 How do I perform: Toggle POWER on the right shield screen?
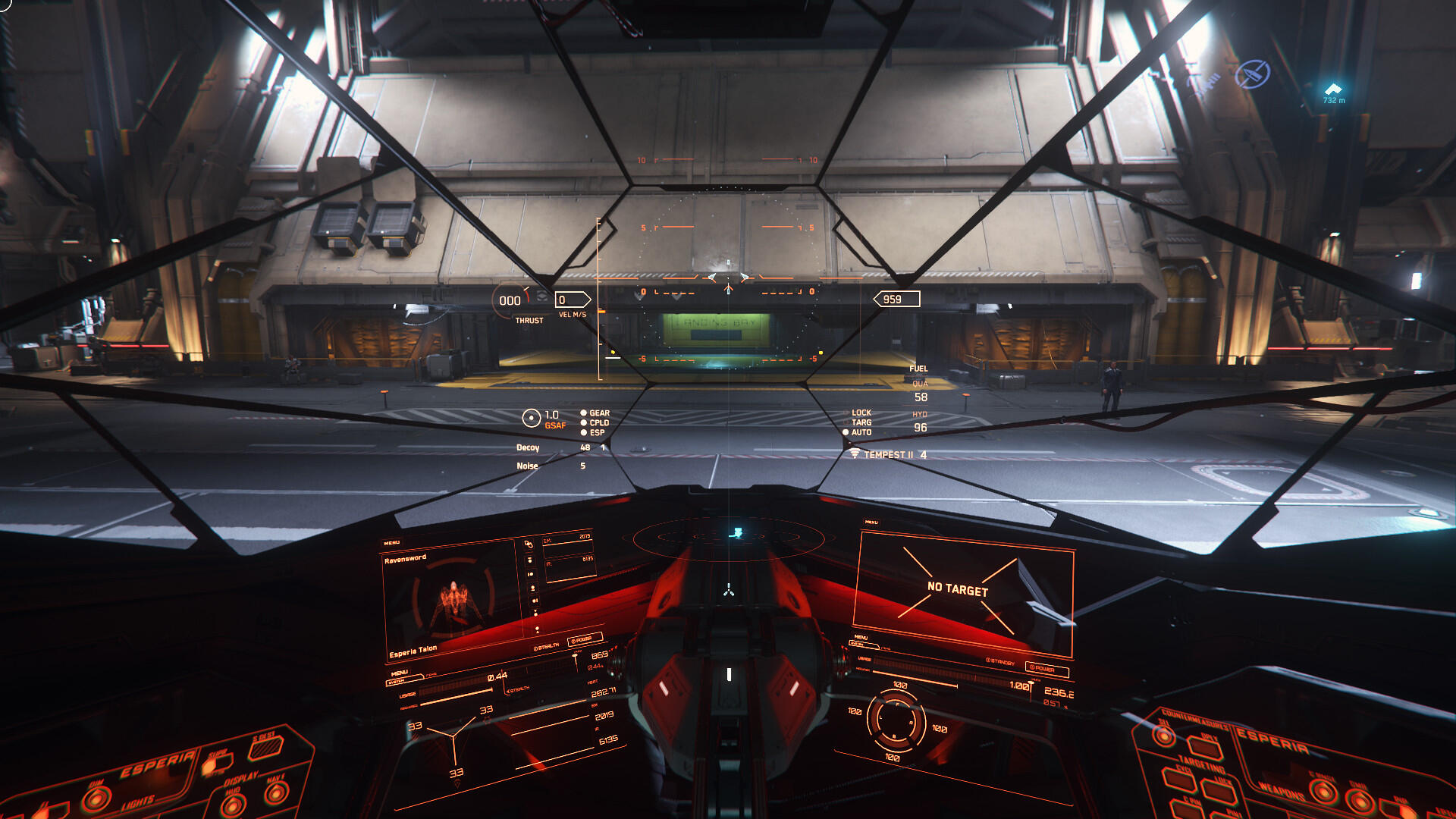pyautogui.click(x=1046, y=669)
